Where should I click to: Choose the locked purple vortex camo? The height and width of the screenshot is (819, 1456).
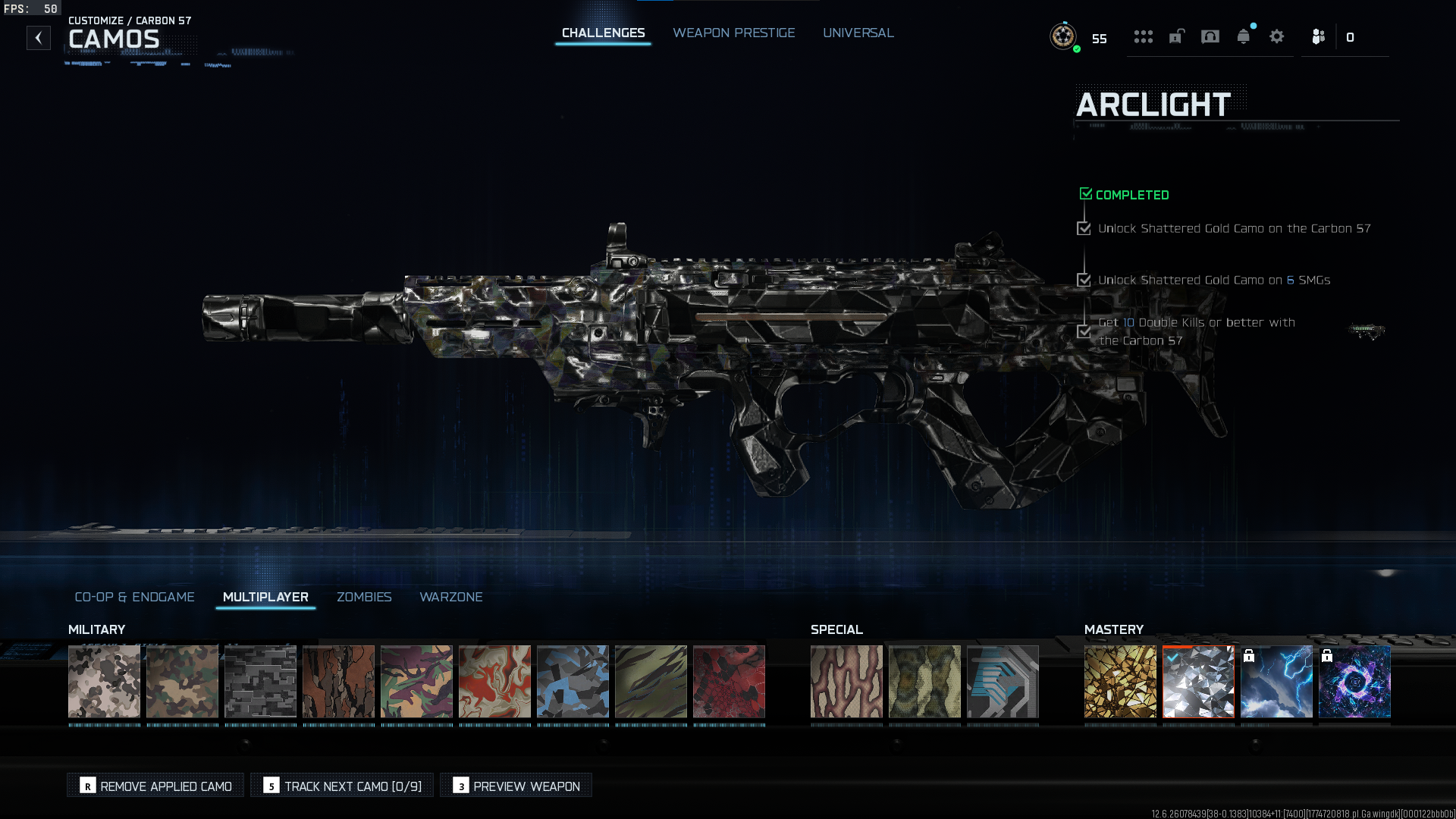click(x=1354, y=682)
